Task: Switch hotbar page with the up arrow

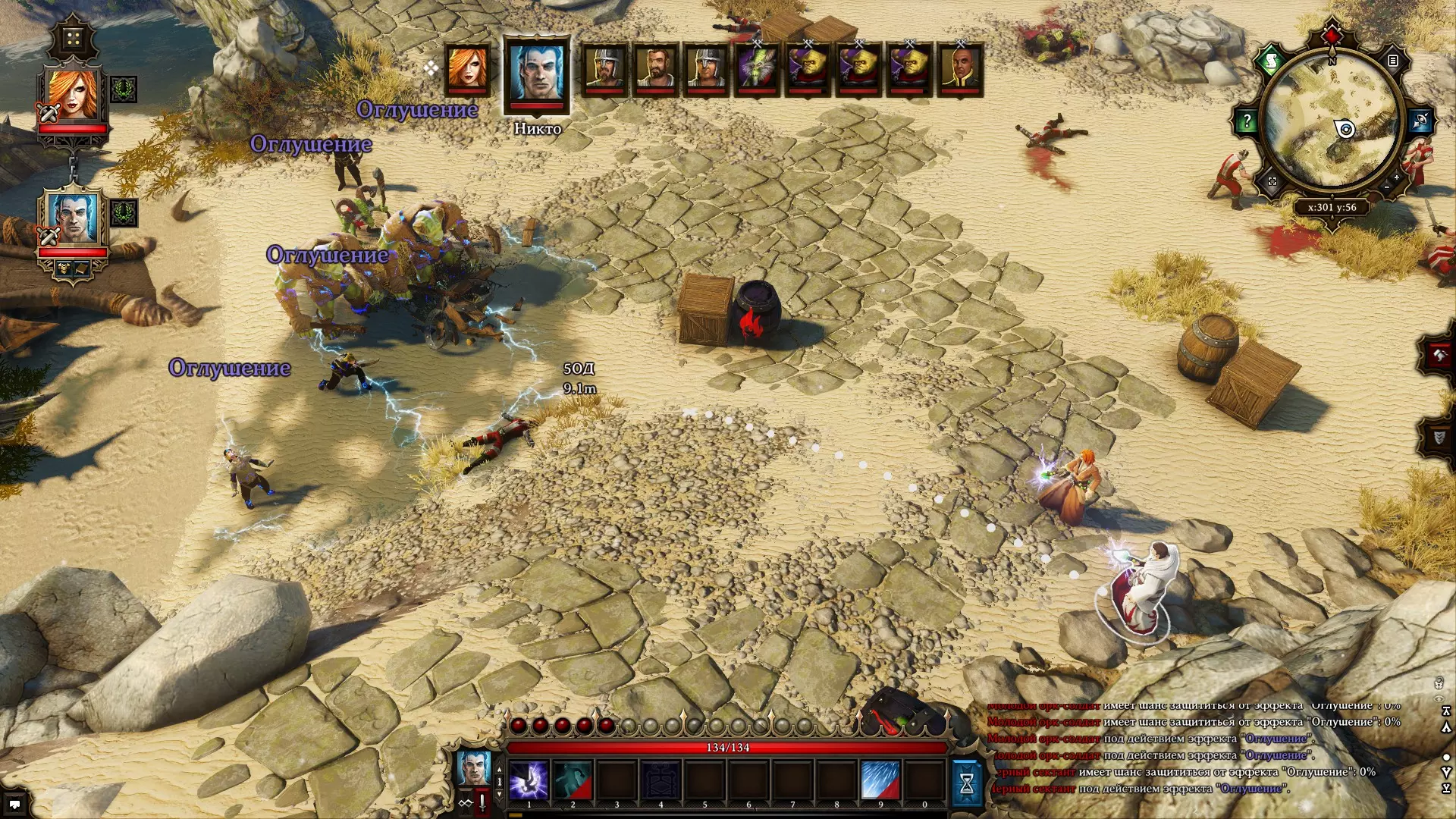Action: coord(499,770)
